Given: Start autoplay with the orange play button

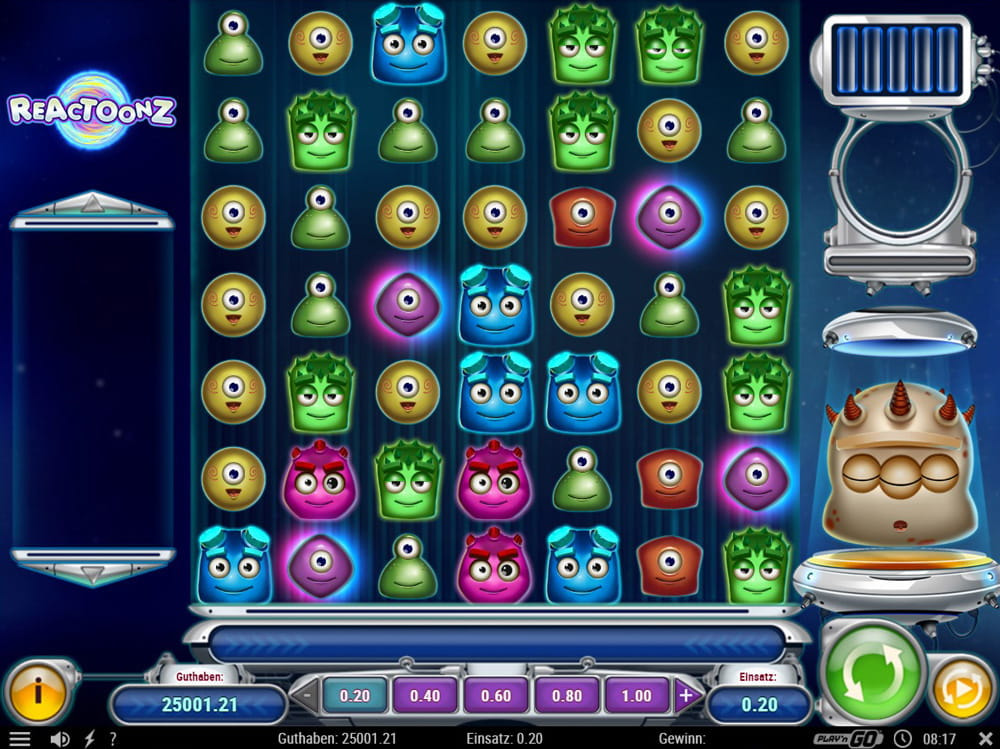Looking at the screenshot, I should pos(963,690).
